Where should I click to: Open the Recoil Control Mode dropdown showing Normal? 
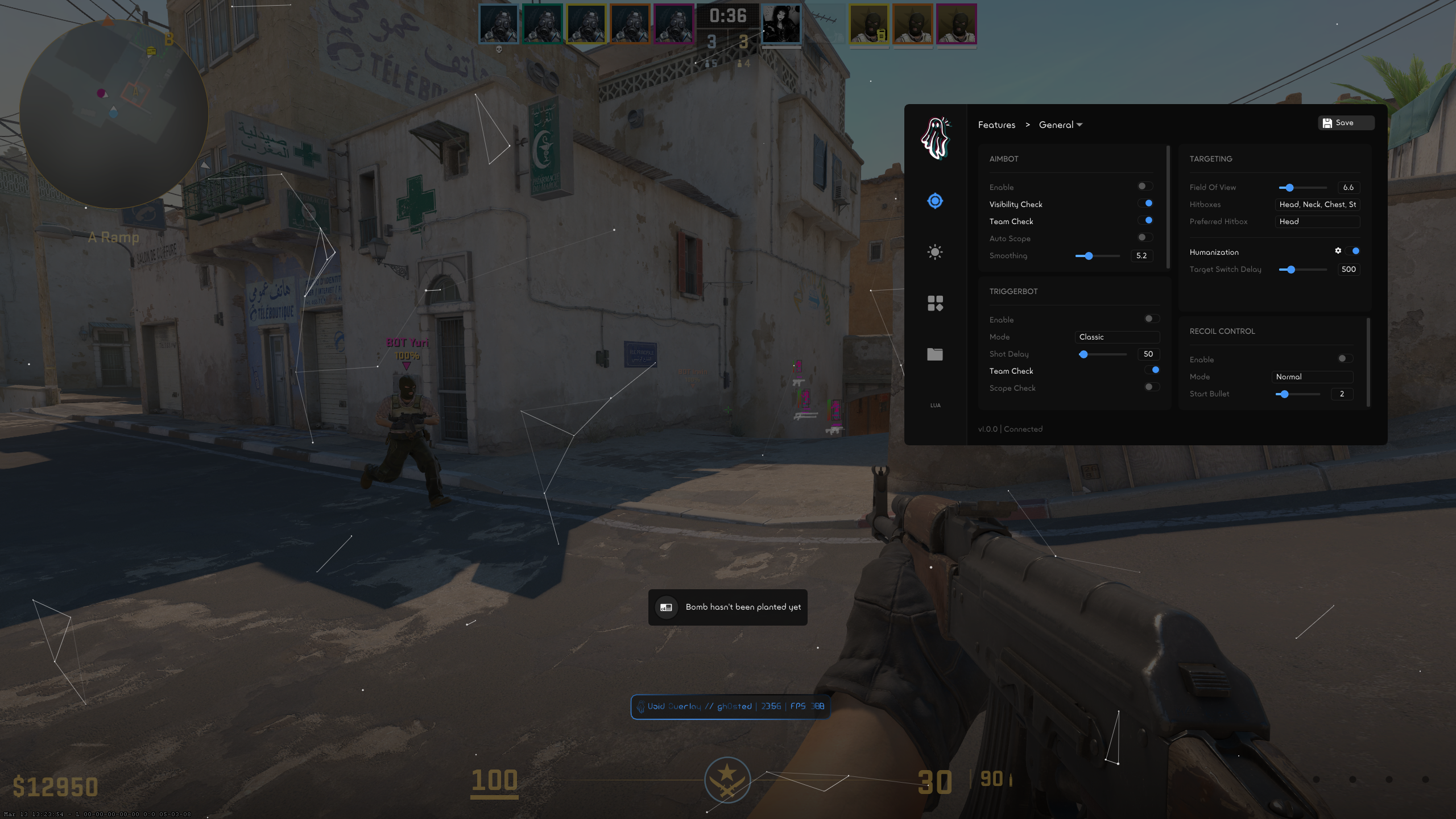[x=1312, y=377]
